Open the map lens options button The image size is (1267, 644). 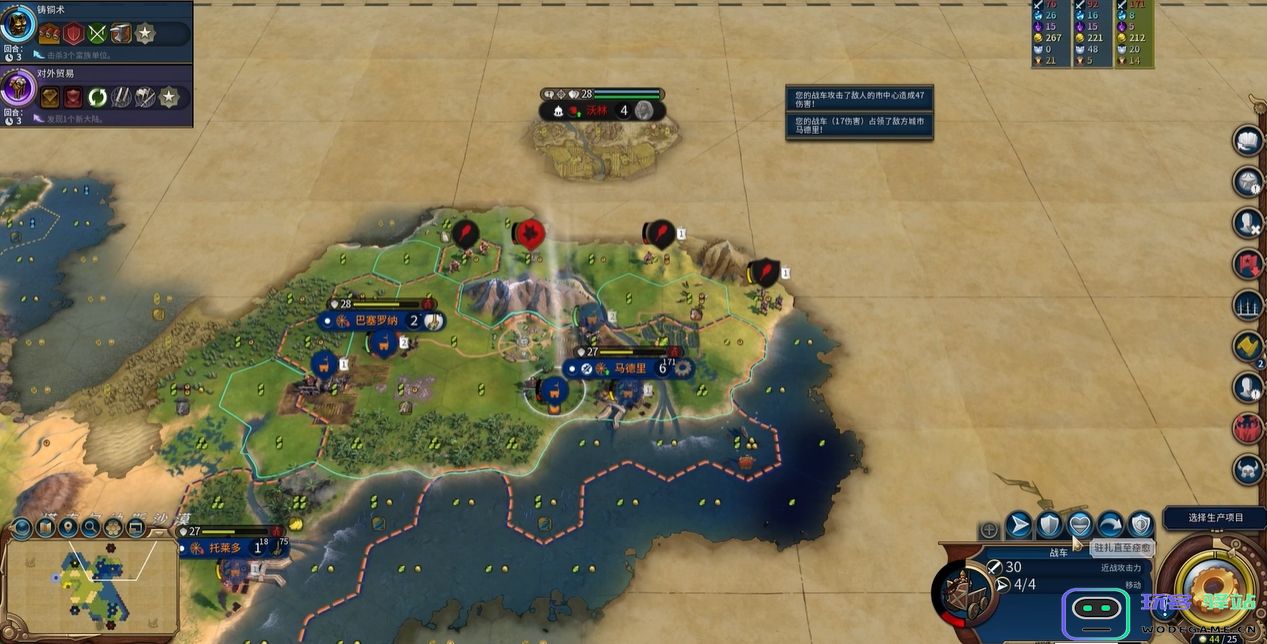pos(22,529)
